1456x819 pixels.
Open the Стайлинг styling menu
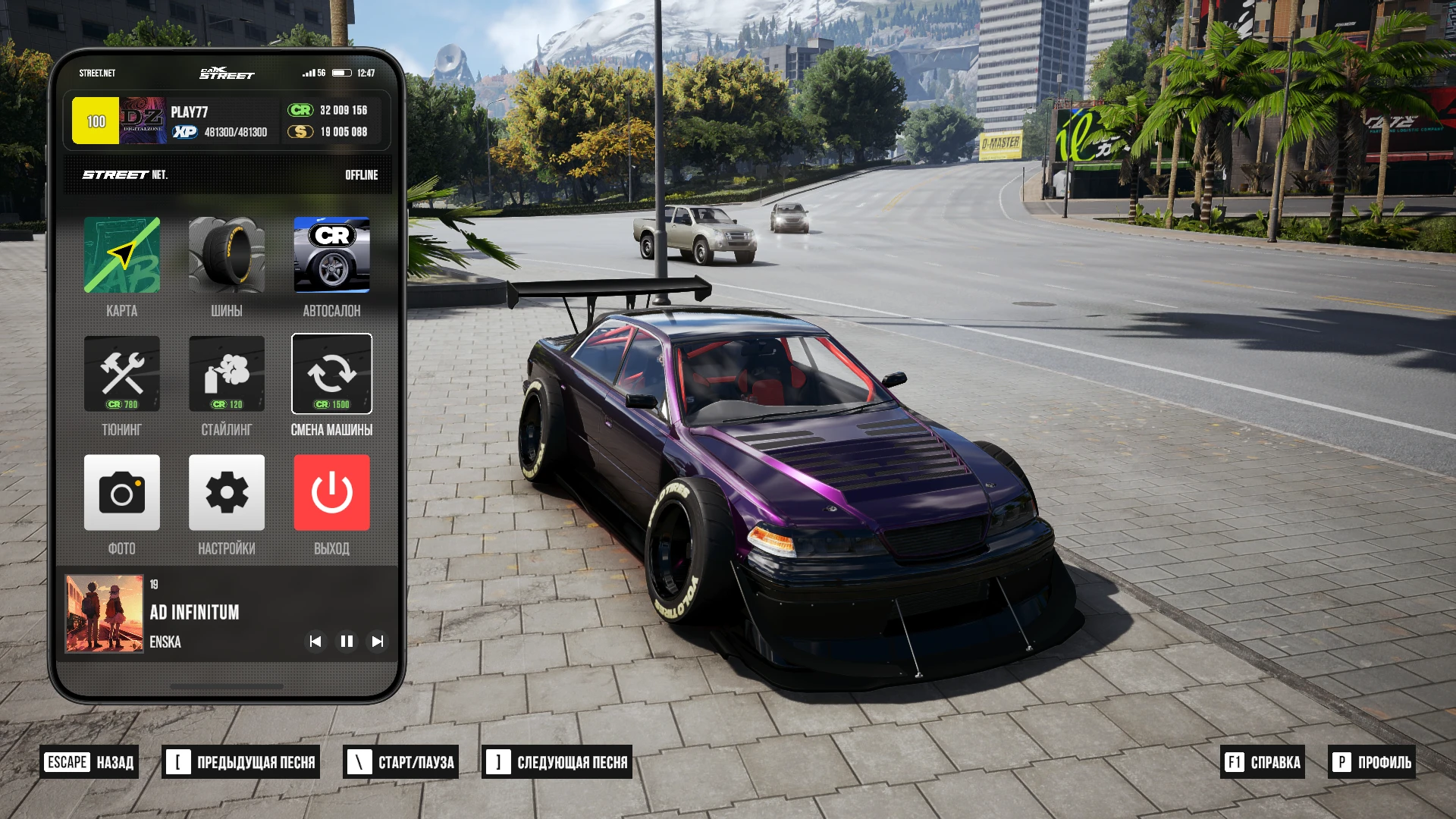(226, 374)
